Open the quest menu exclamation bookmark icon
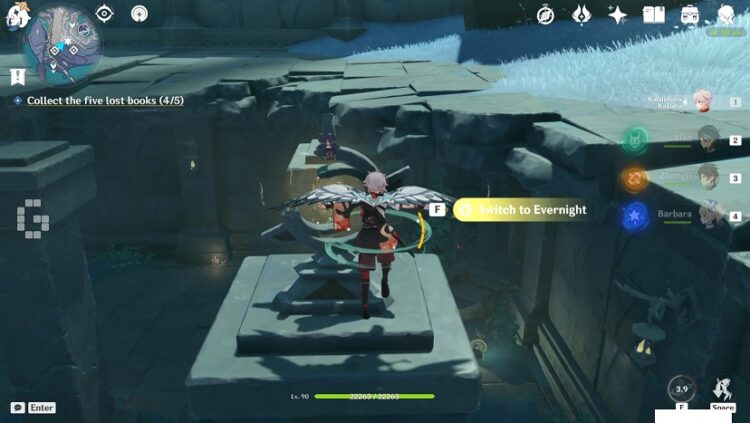This screenshot has width=750, height=423. [17, 76]
